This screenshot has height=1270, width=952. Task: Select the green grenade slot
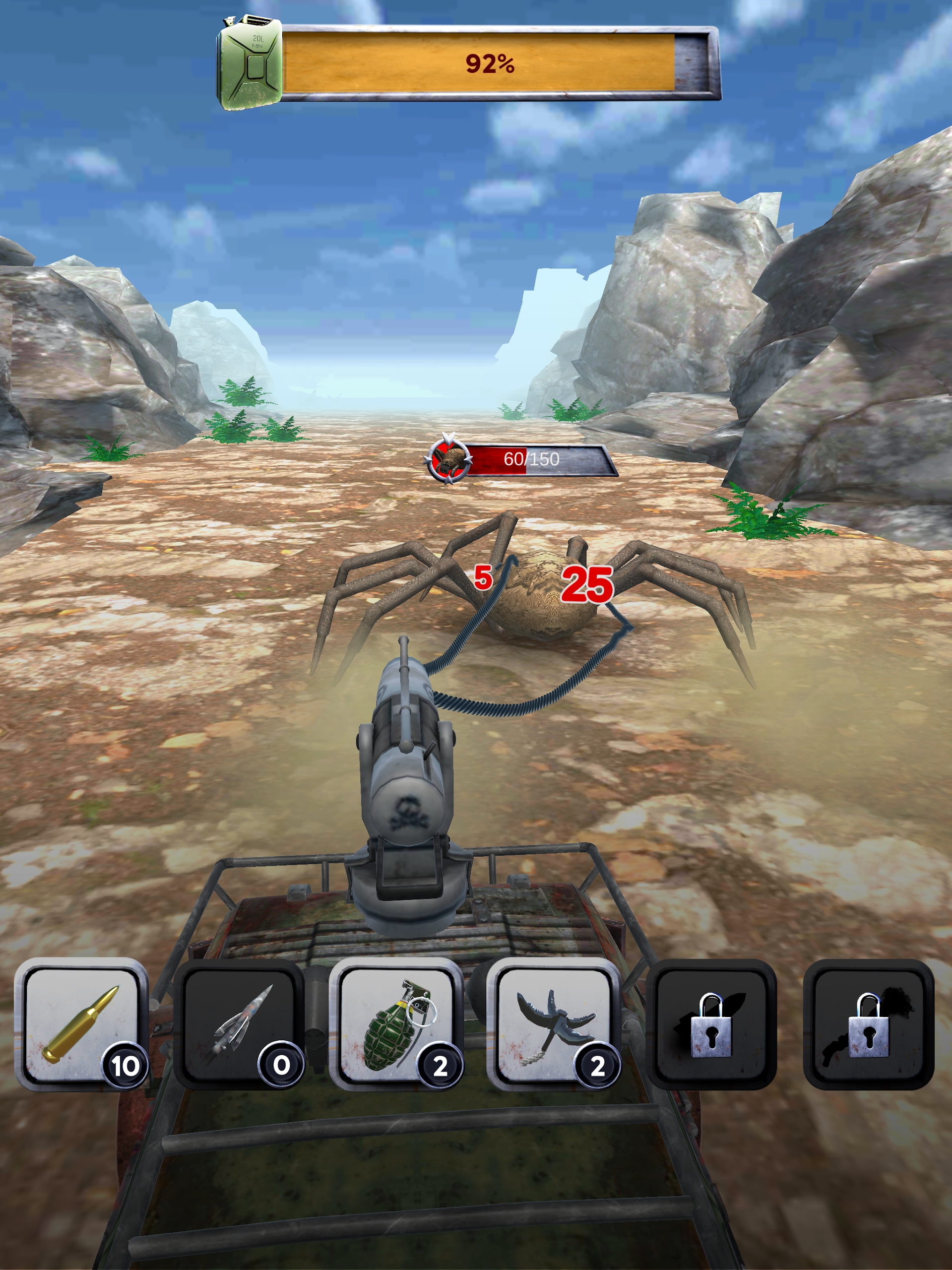[396, 1024]
